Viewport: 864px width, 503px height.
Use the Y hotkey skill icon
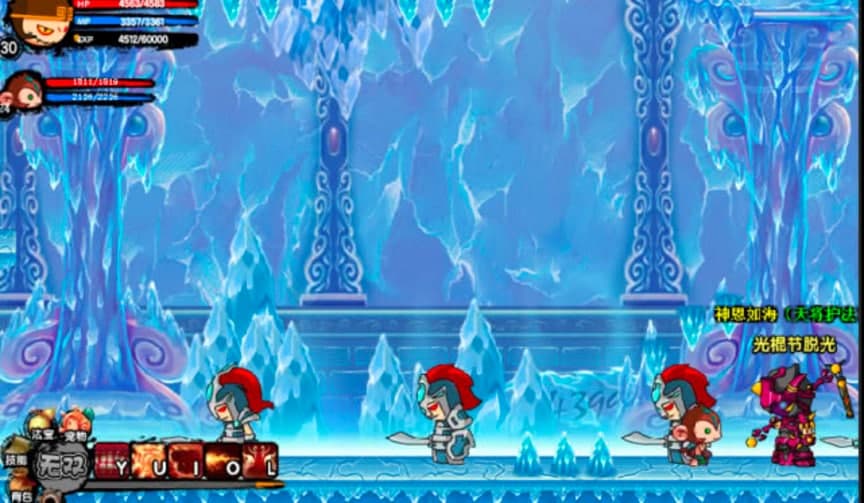point(113,461)
